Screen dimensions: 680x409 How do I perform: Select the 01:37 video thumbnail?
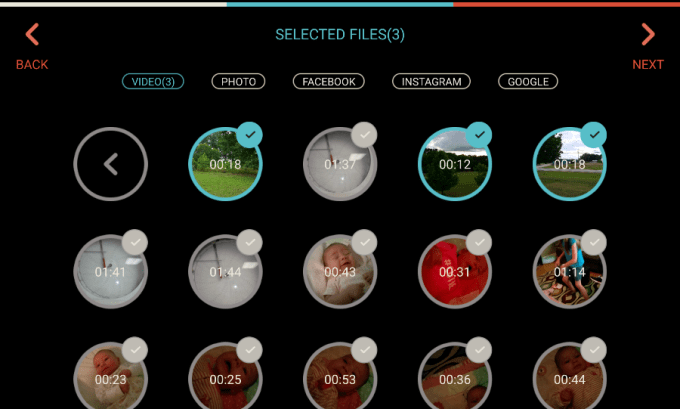[x=340, y=164]
